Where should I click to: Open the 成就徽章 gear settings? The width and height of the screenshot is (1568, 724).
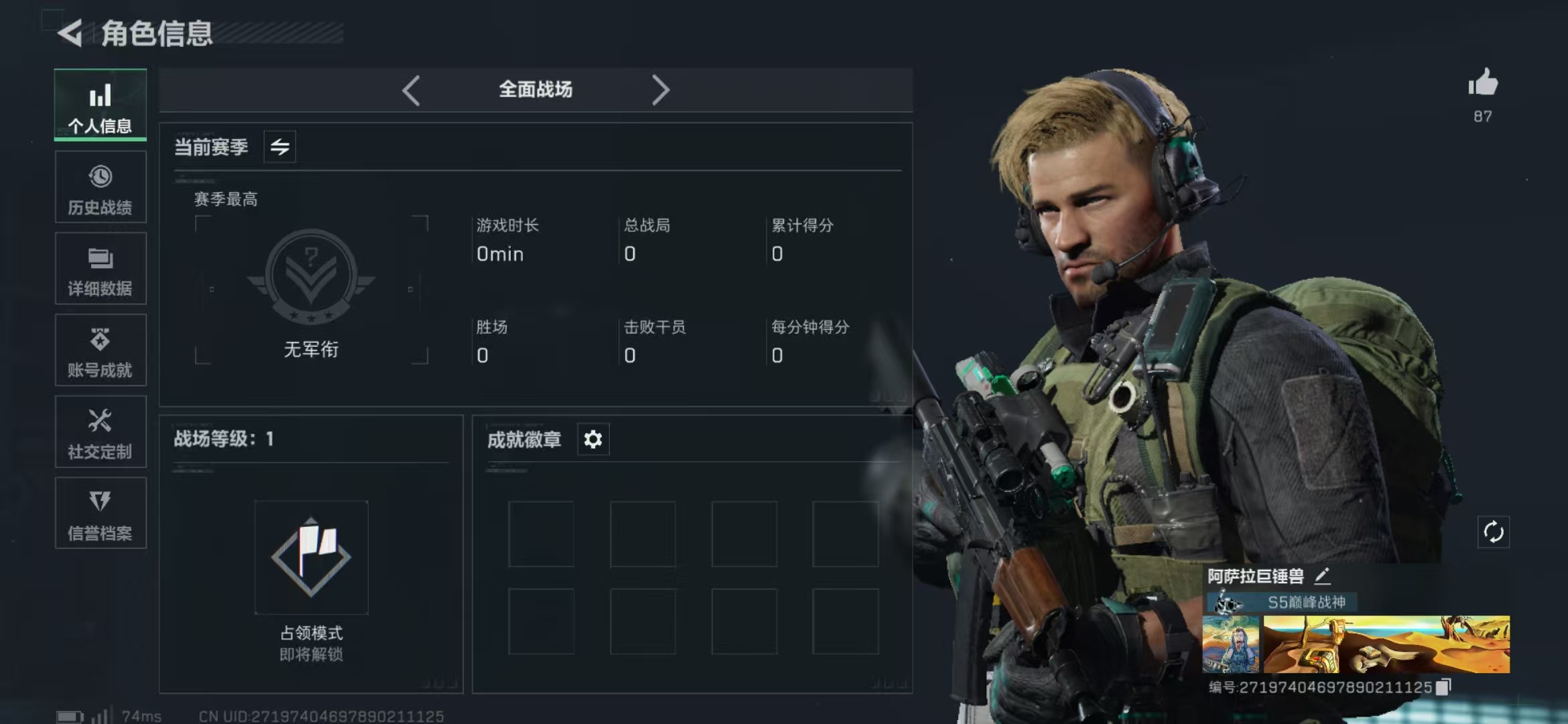click(593, 440)
